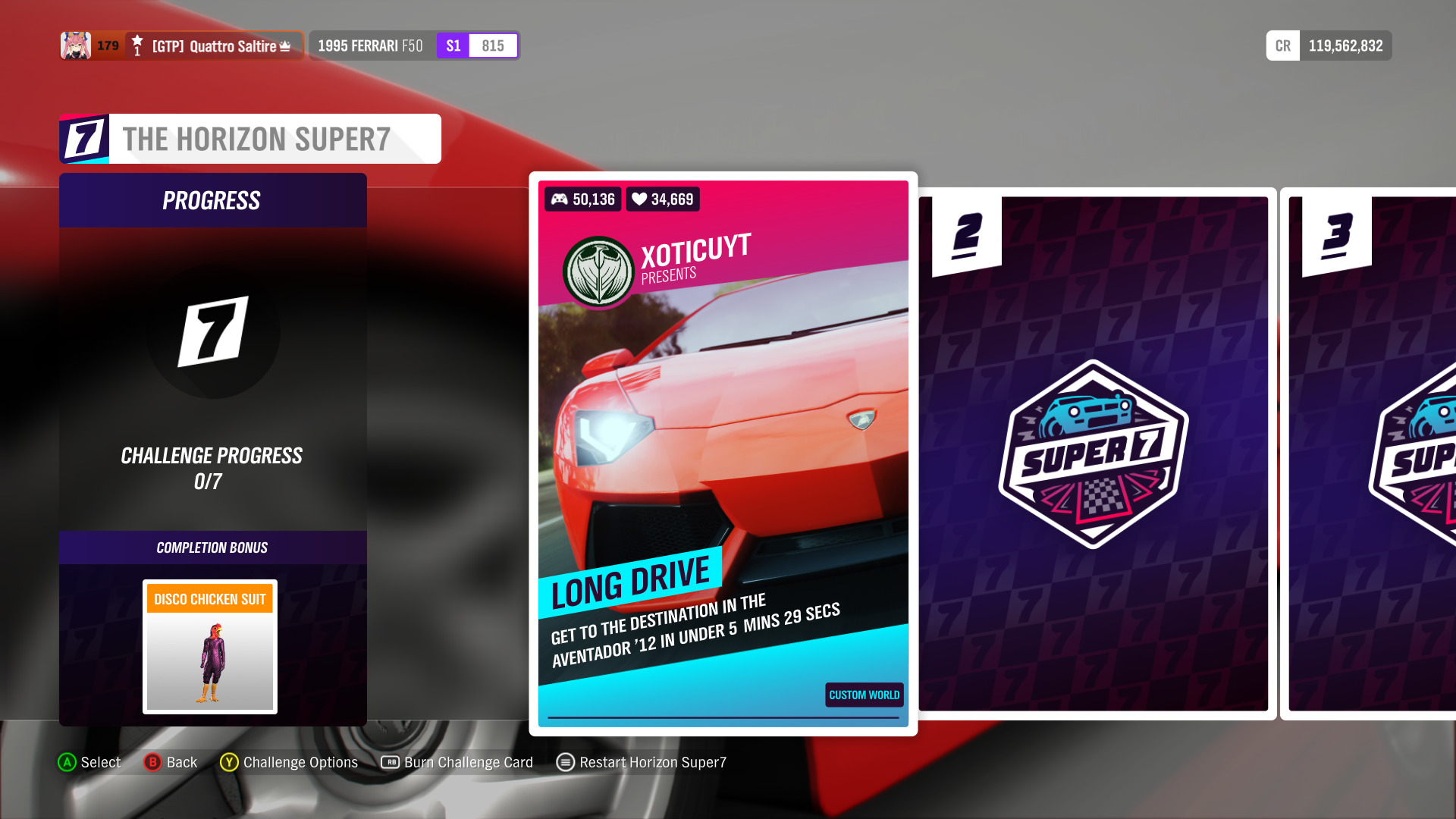Click the red B Back button icon

point(153,762)
